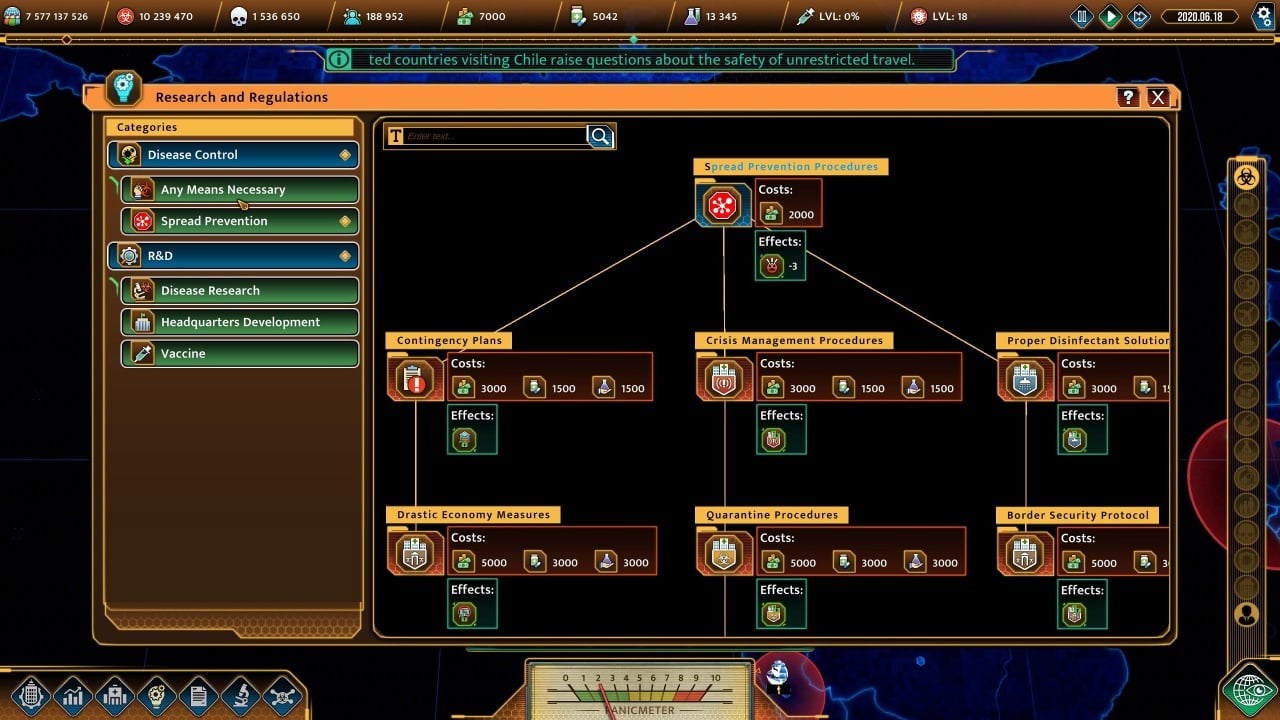The image size is (1280, 720).
Task: Open the Disease Research subcategory
Action: pos(239,291)
